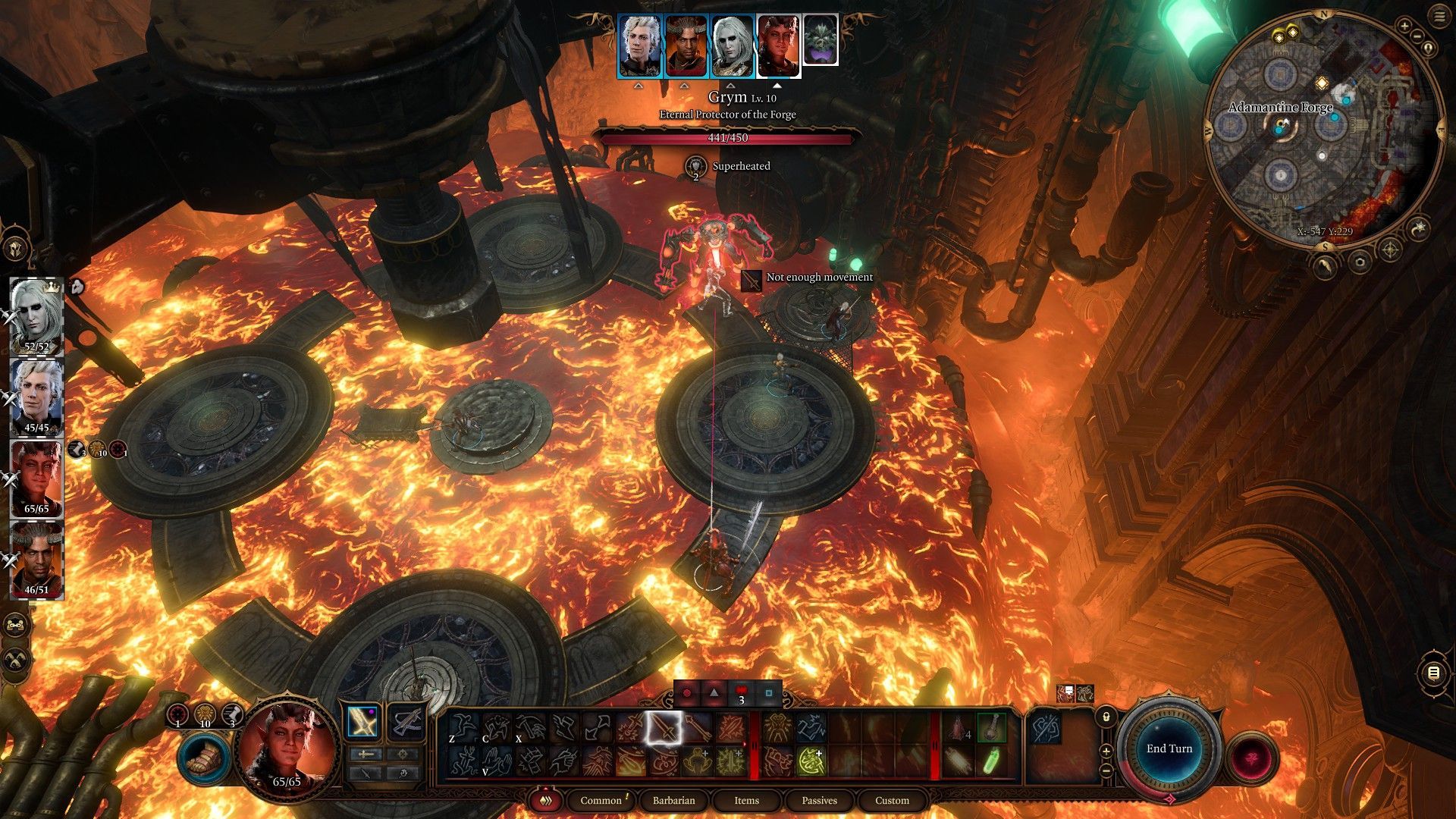Select the ranged crossbow weapon set
Screen dimensions: 1456x819
(406, 722)
